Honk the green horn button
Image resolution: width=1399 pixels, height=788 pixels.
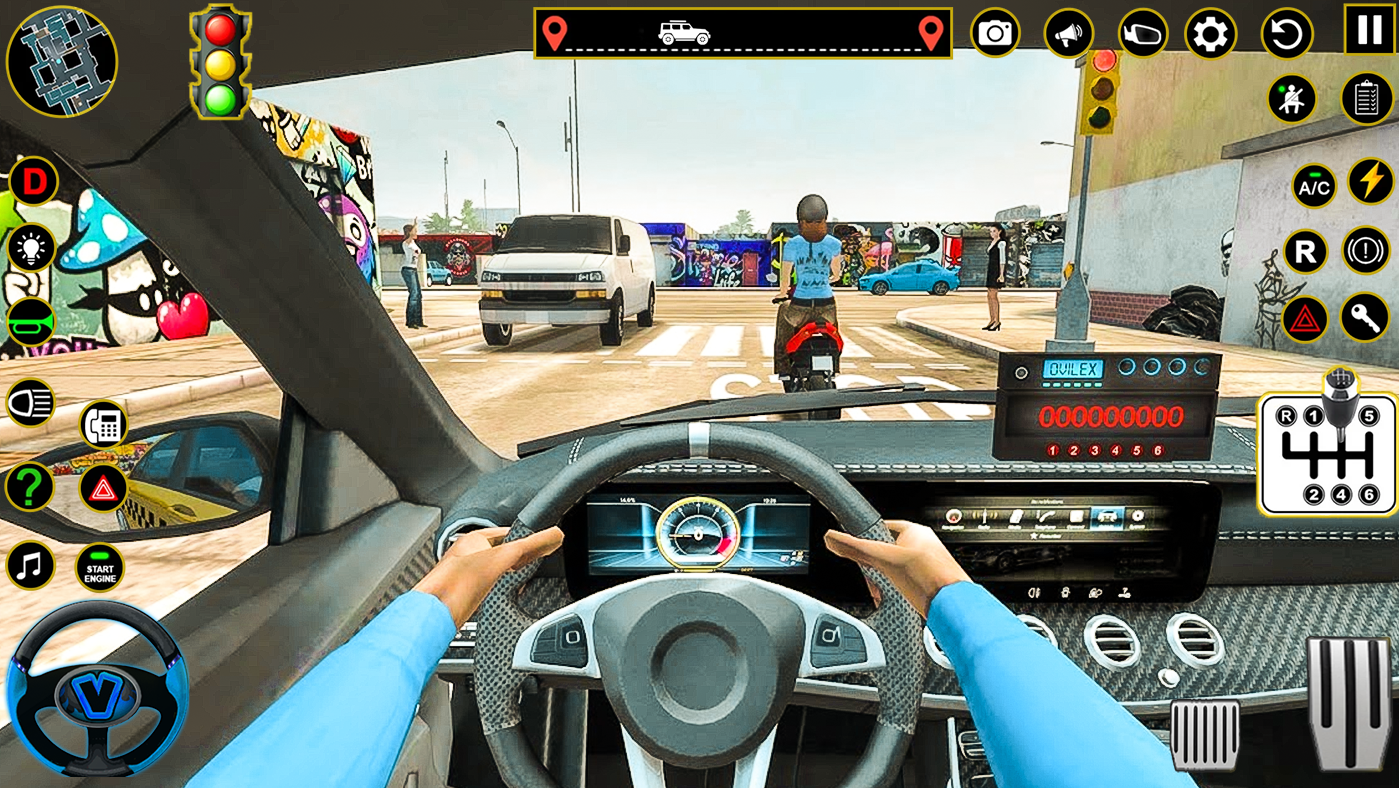[x=32, y=322]
